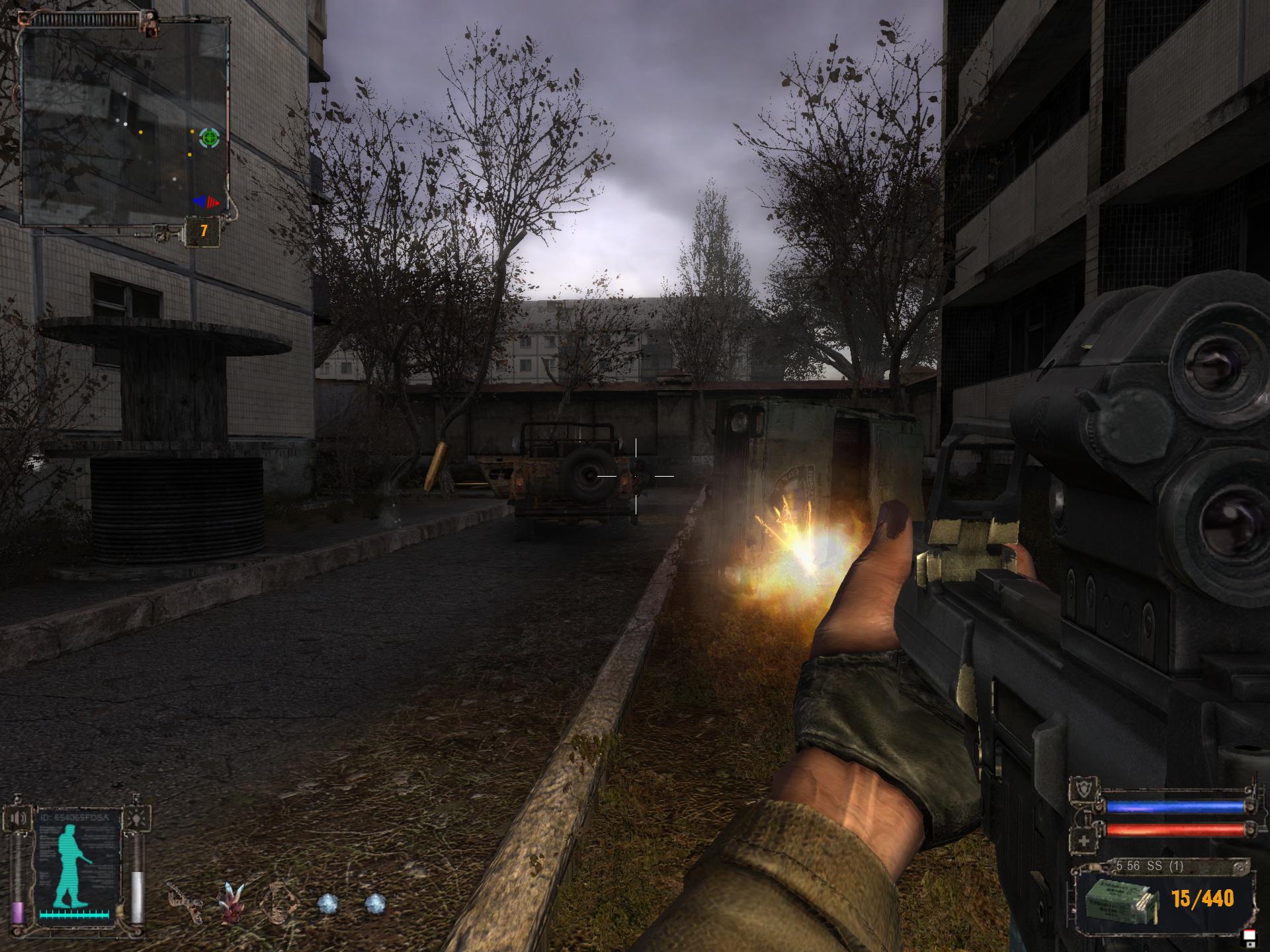
Task: Click the minimap in the corner
Action: (124, 120)
